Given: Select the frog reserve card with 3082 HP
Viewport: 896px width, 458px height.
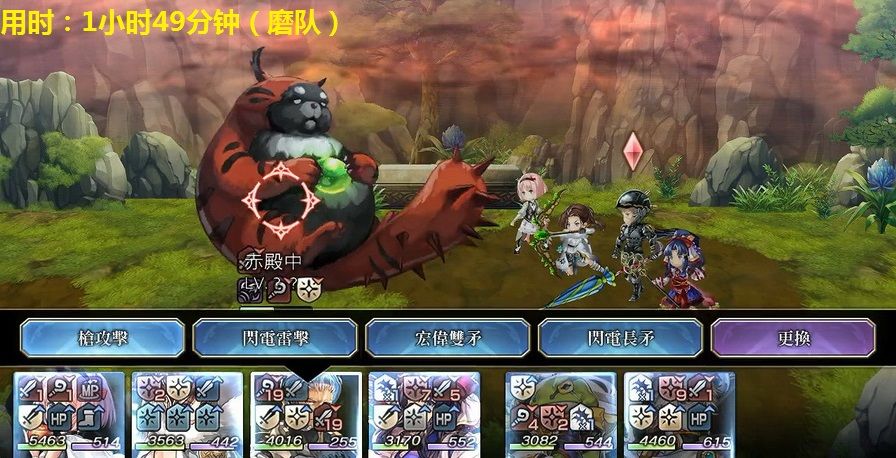Looking at the screenshot, I should pyautogui.click(x=561, y=414).
